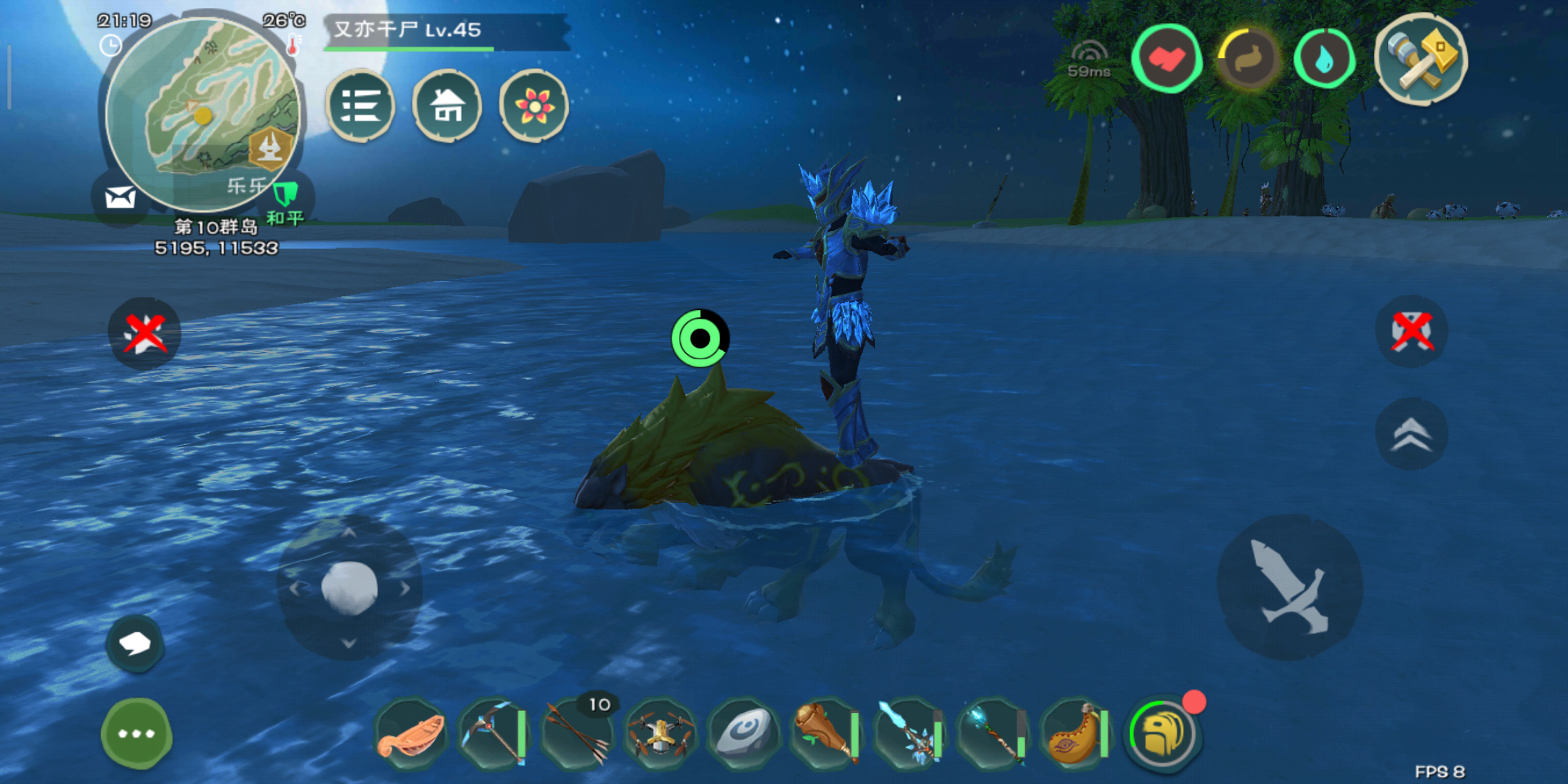Select the blue gem staff slot
The width and height of the screenshot is (1568, 784).
tap(992, 735)
